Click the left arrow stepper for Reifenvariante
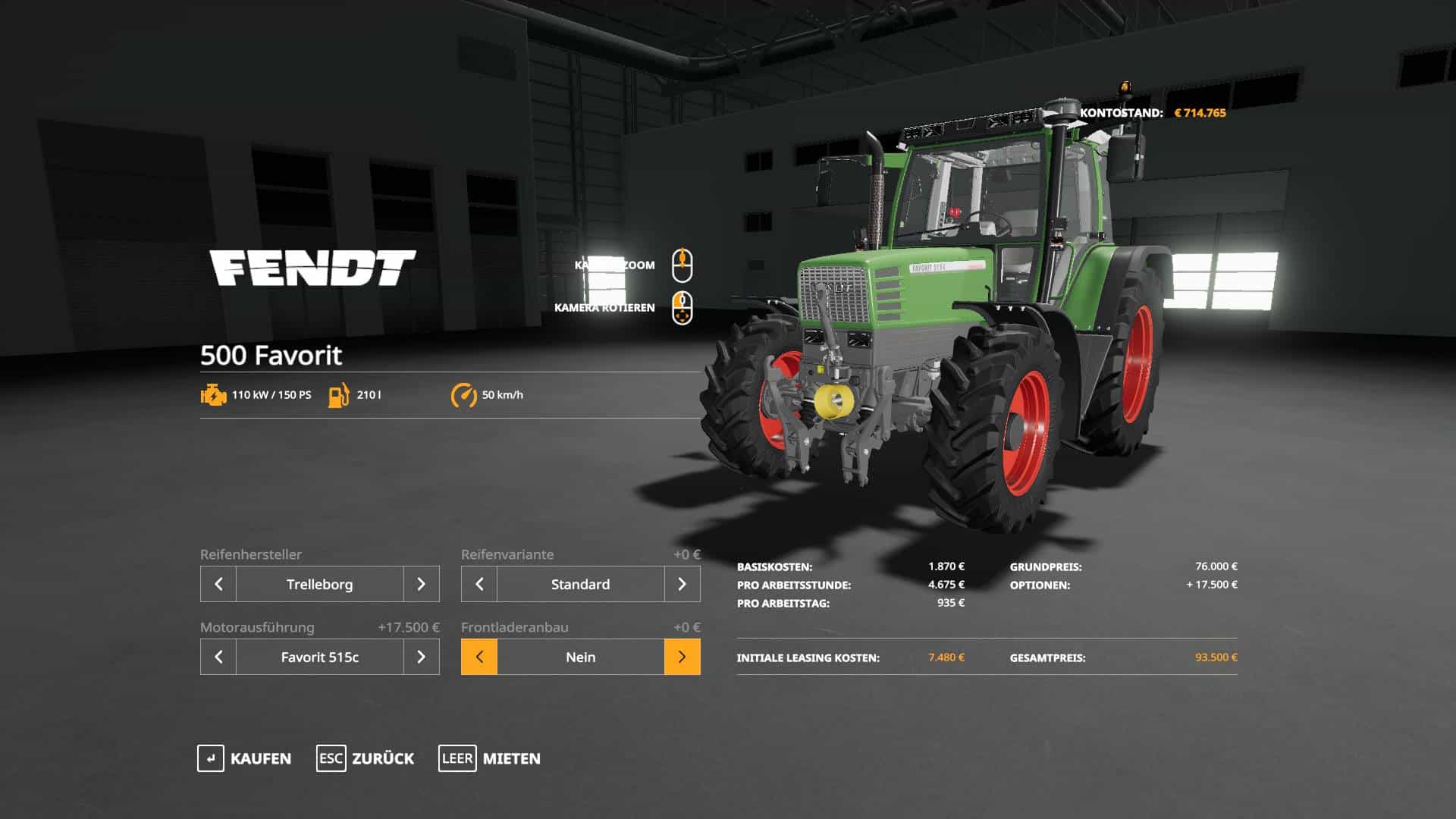The image size is (1456, 819). pos(479,584)
